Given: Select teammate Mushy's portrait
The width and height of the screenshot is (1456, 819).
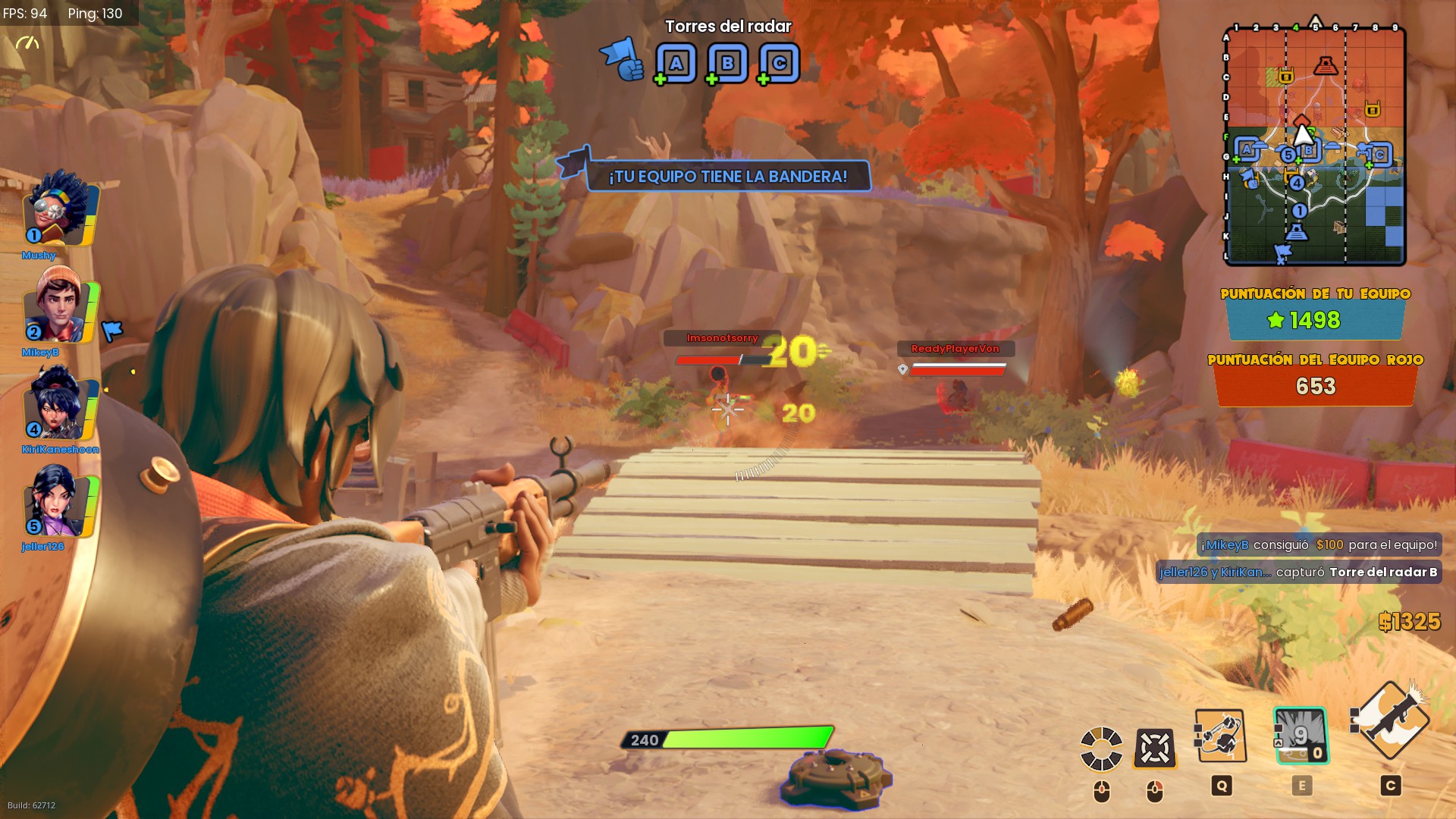Looking at the screenshot, I should 59,209.
